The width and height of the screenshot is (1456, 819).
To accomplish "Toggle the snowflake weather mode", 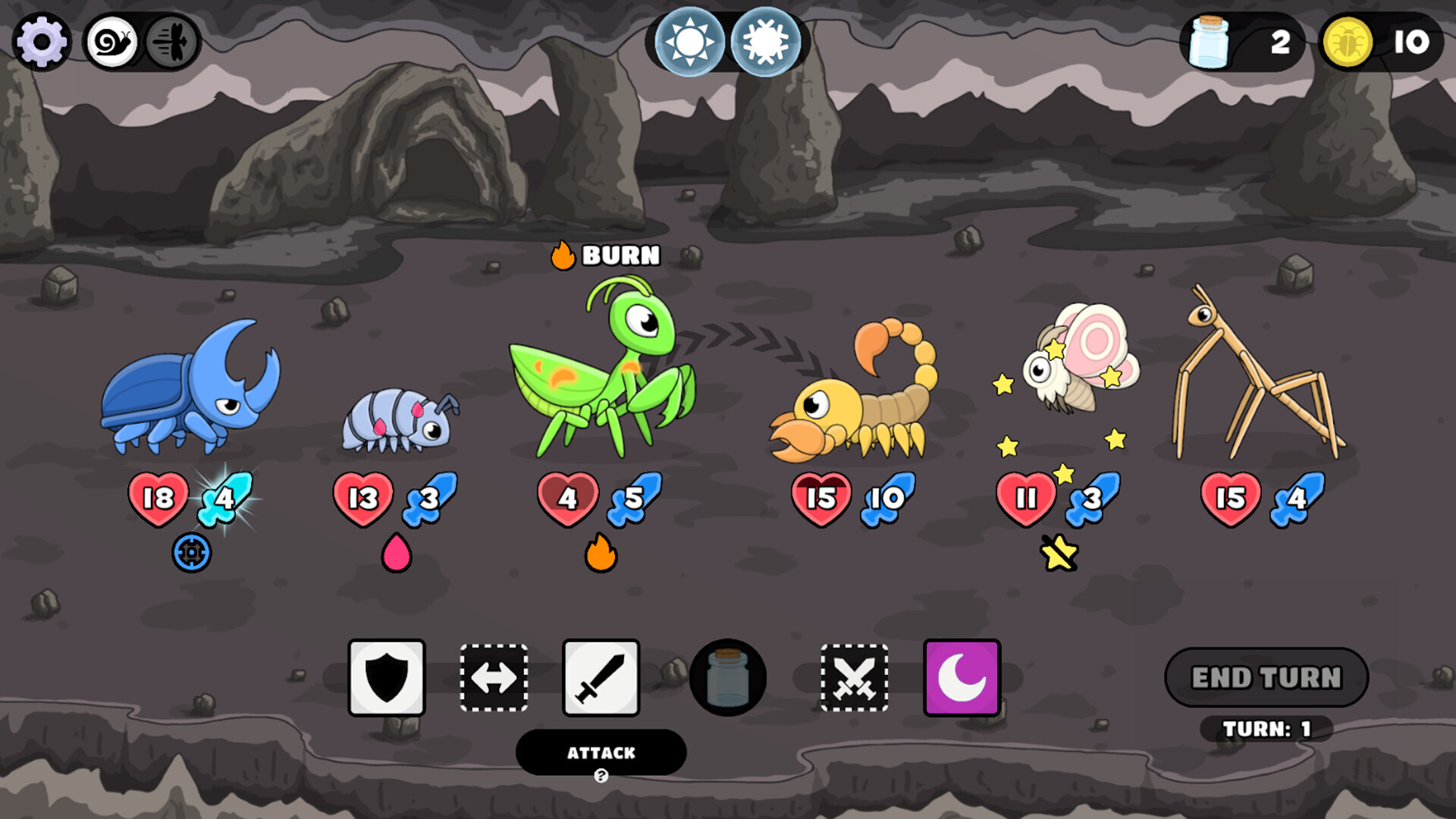I will (766, 43).
